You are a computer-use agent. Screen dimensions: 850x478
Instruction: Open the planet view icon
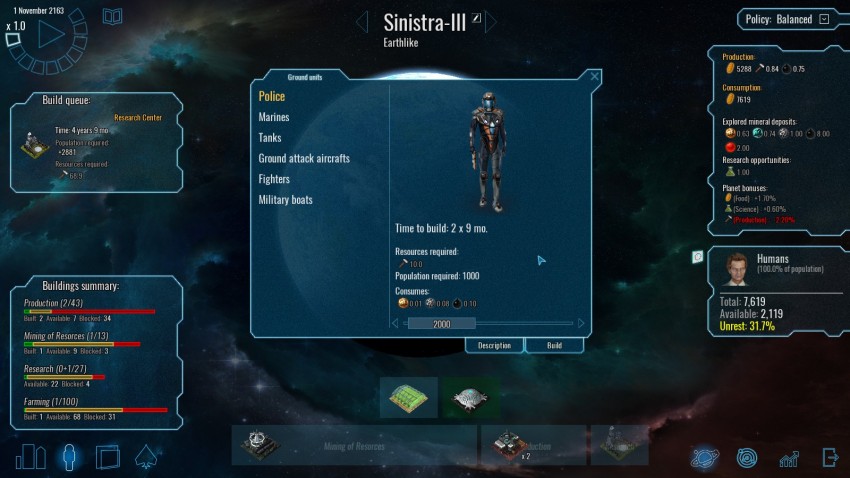pos(705,458)
